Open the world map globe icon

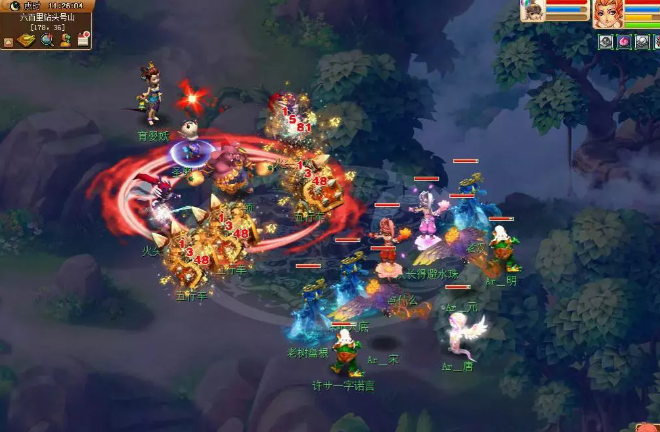47,39
